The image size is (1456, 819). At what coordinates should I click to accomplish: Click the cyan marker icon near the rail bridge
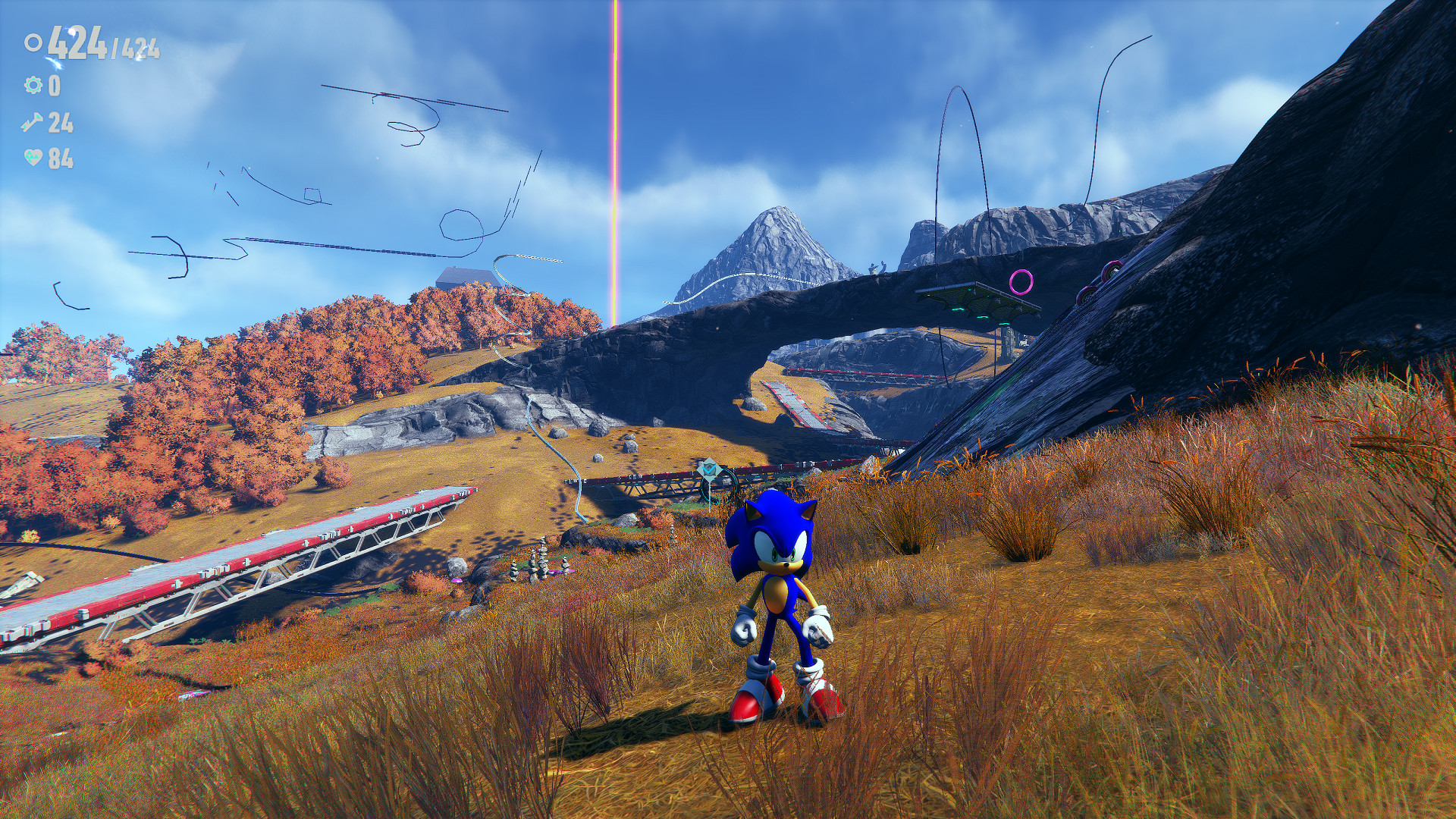[x=709, y=469]
